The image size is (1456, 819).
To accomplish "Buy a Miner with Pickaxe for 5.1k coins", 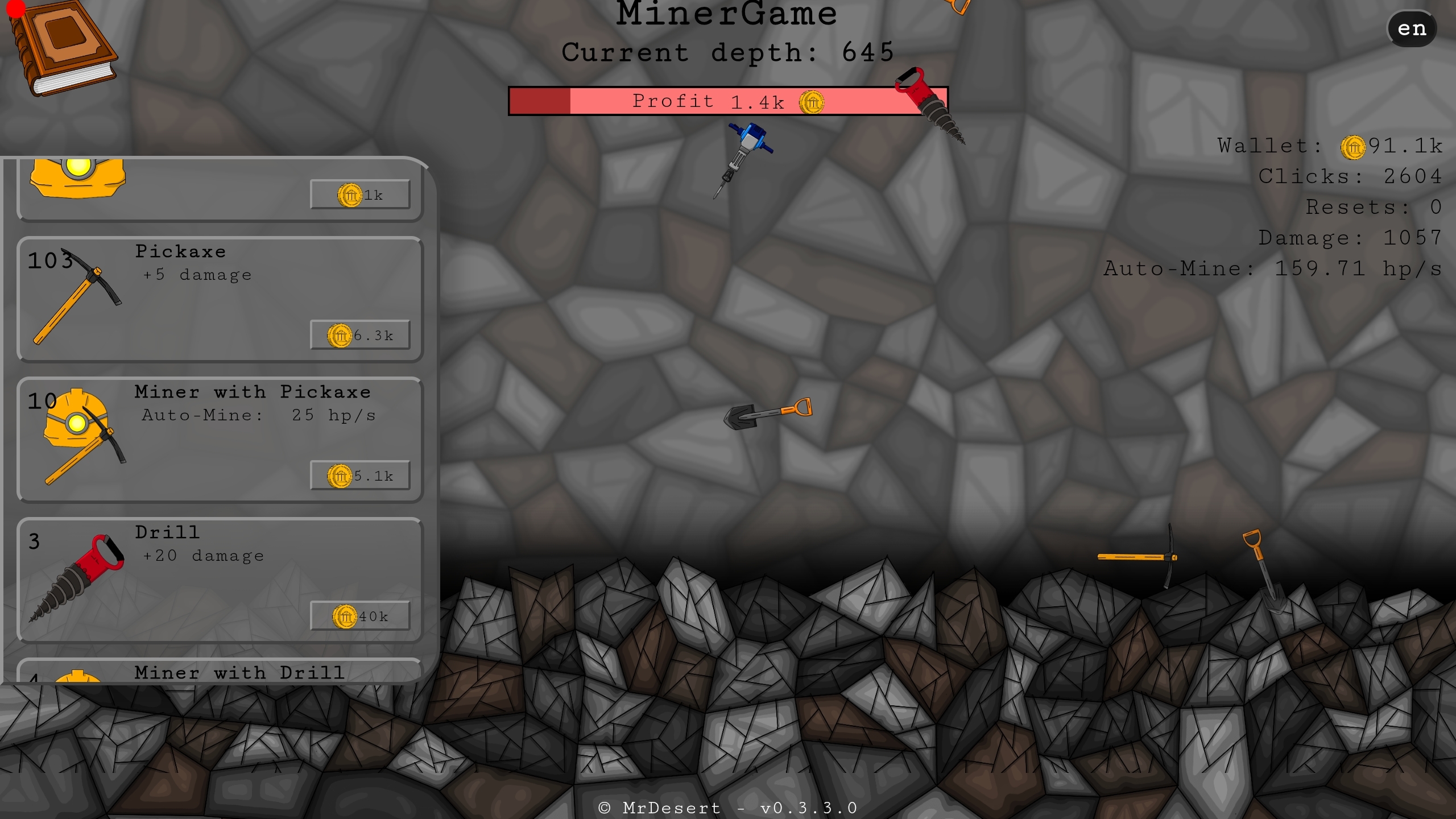I will (360, 475).
